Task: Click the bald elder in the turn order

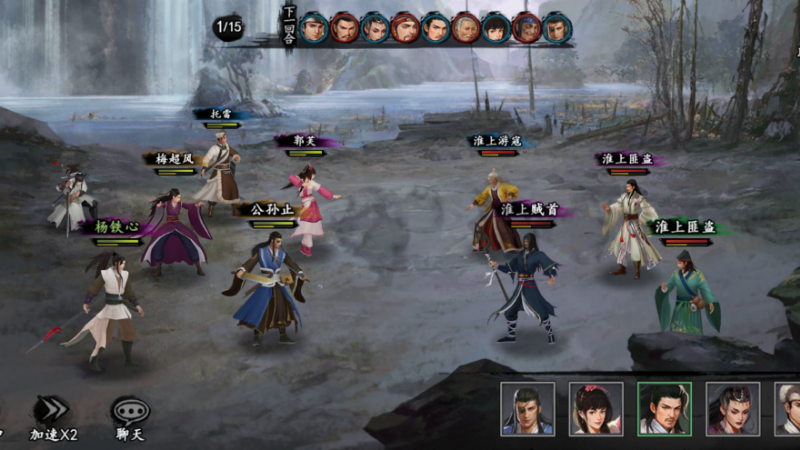Action: click(466, 27)
